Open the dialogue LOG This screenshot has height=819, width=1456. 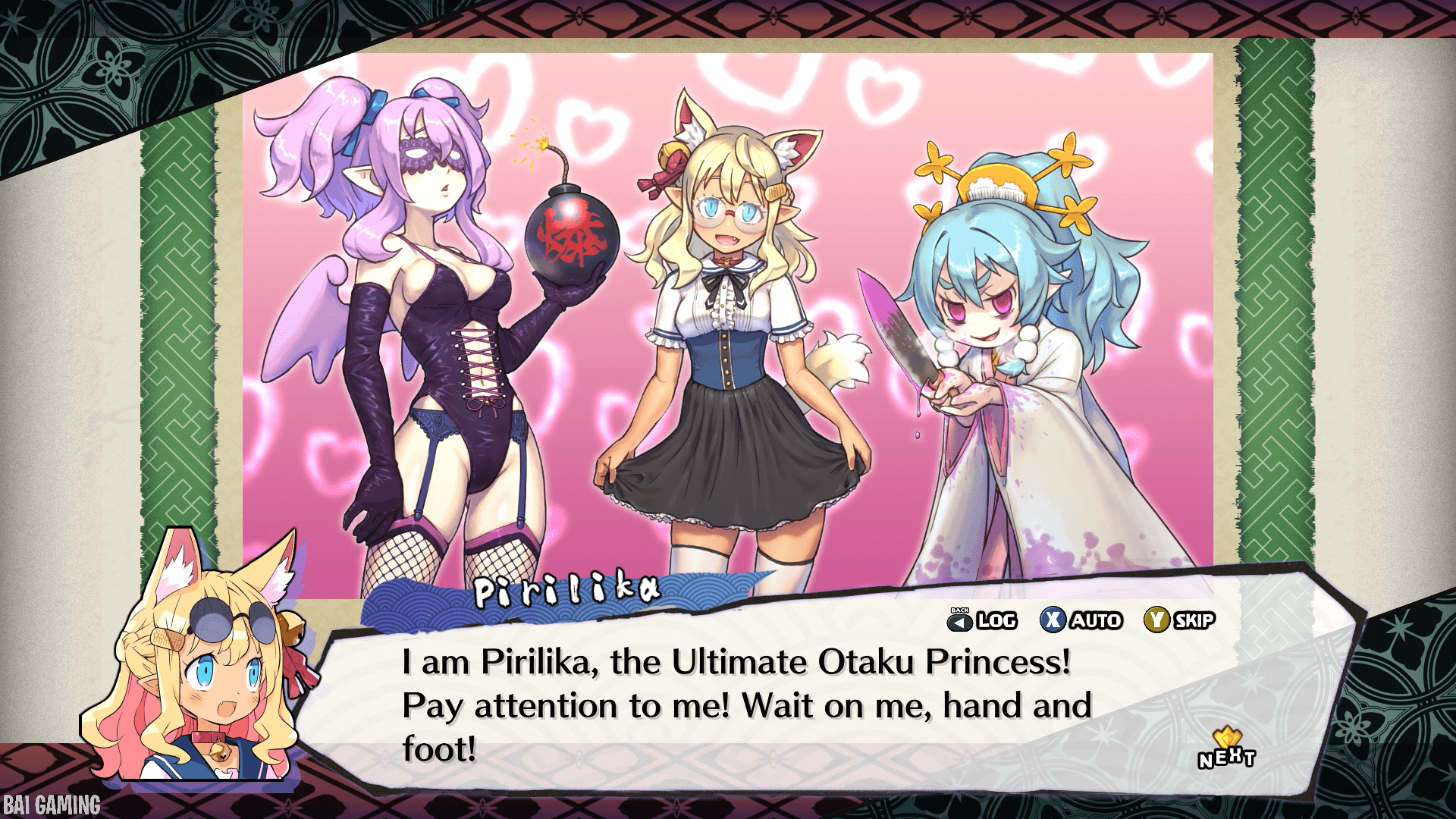pyautogui.click(x=983, y=620)
